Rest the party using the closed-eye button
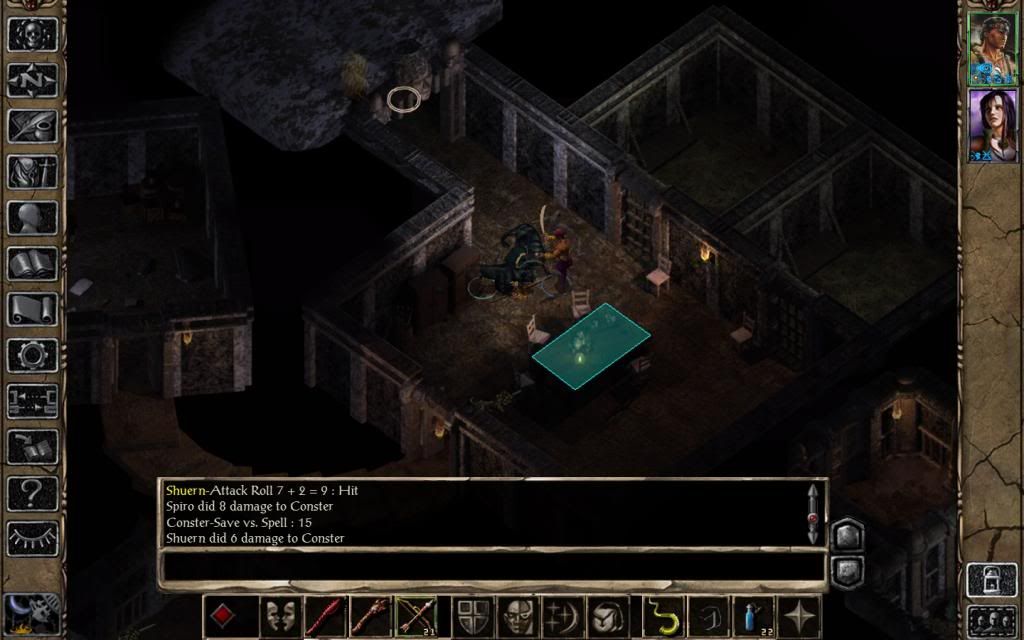1024x640 pixels. [x=32, y=538]
